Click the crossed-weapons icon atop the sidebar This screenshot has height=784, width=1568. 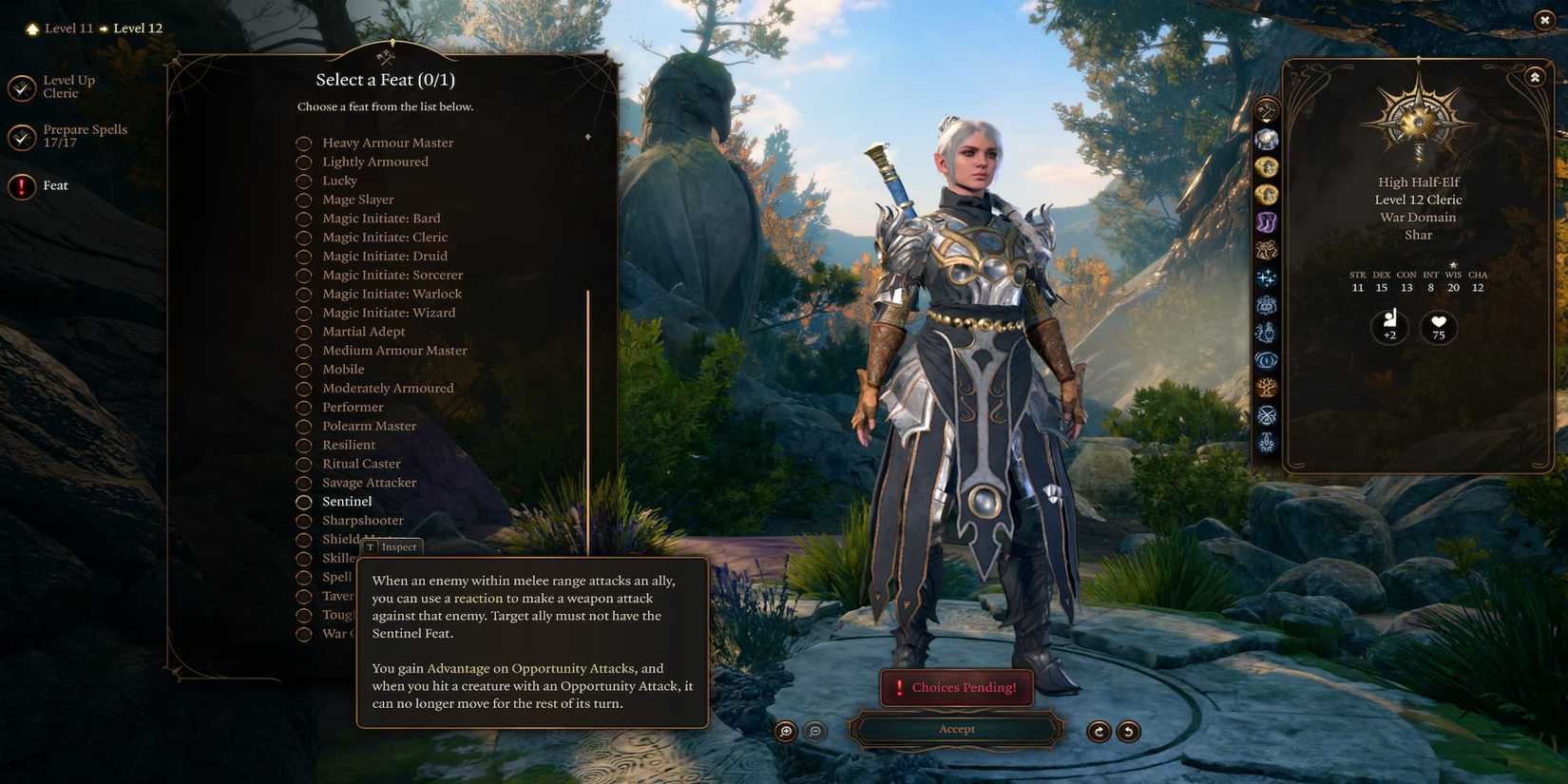pyautogui.click(x=1267, y=111)
